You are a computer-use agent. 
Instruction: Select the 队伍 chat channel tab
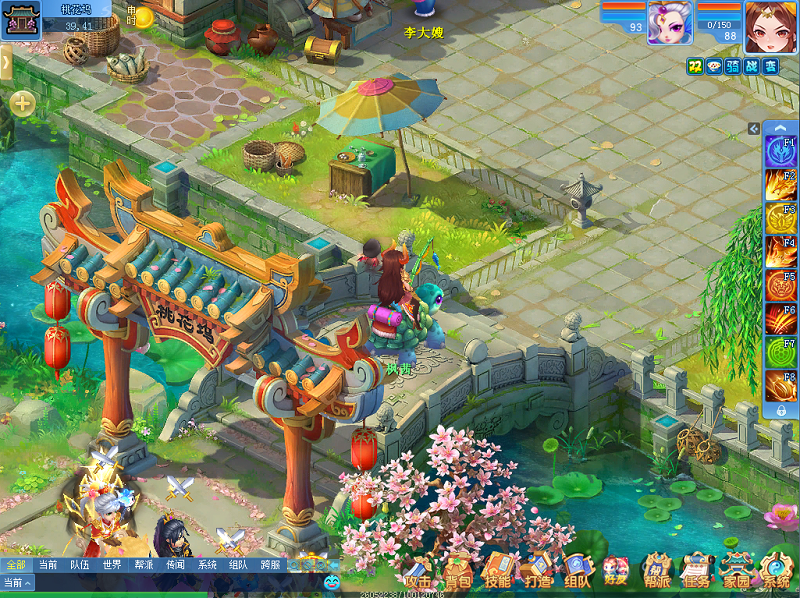point(80,565)
